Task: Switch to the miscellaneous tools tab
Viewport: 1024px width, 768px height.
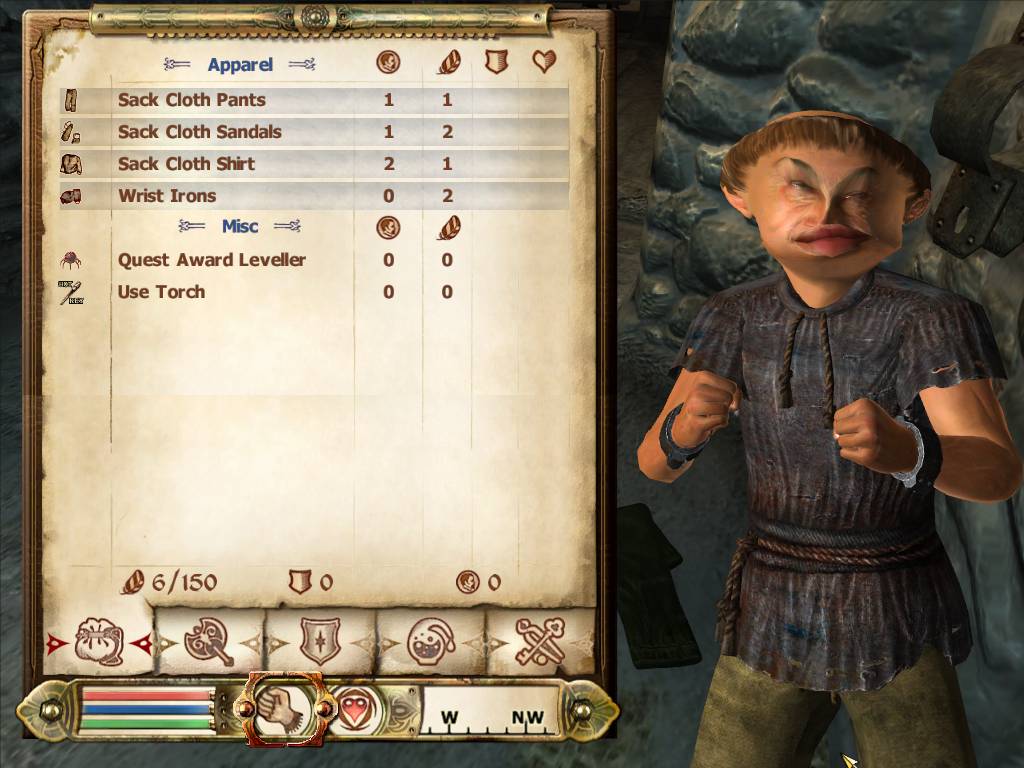Action: coord(541,642)
